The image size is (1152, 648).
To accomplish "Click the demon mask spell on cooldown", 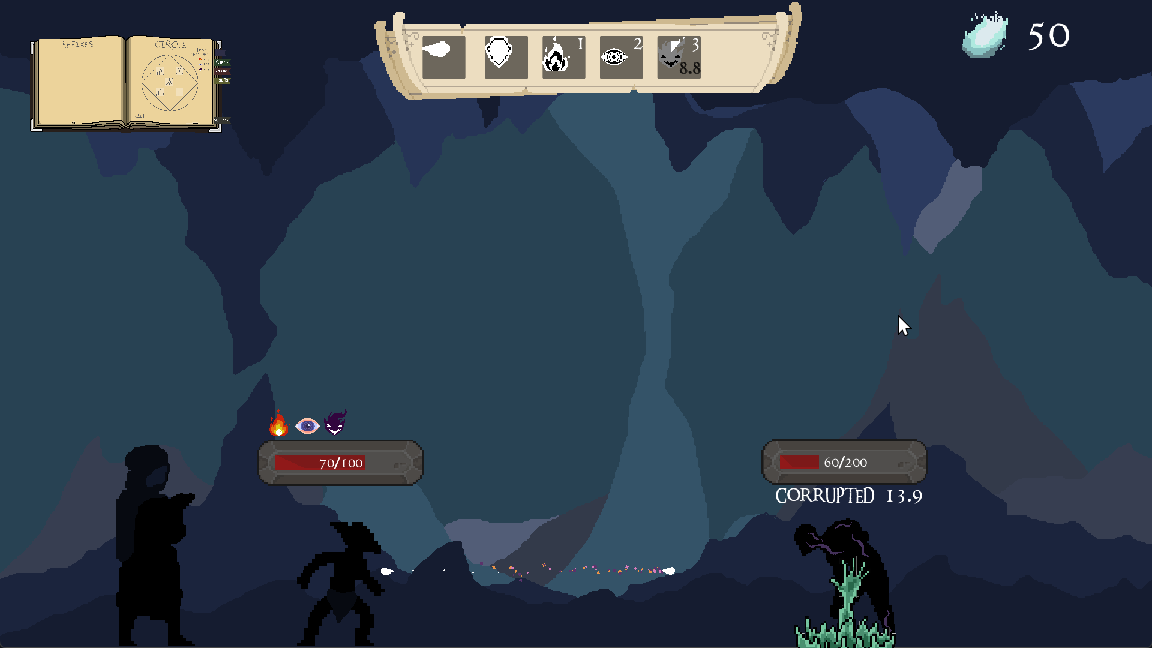I will tap(679, 57).
